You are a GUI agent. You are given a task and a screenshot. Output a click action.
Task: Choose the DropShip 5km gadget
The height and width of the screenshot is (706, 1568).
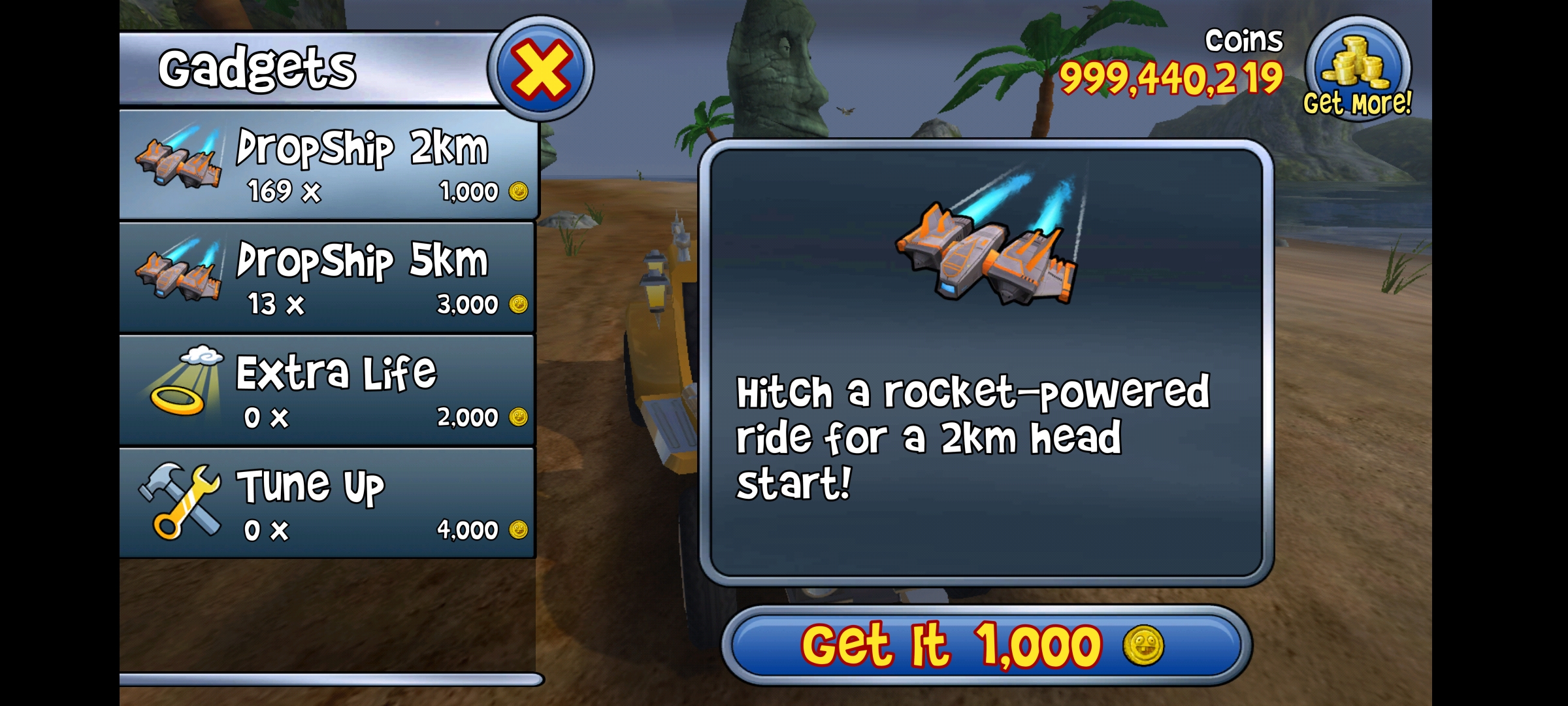328,277
